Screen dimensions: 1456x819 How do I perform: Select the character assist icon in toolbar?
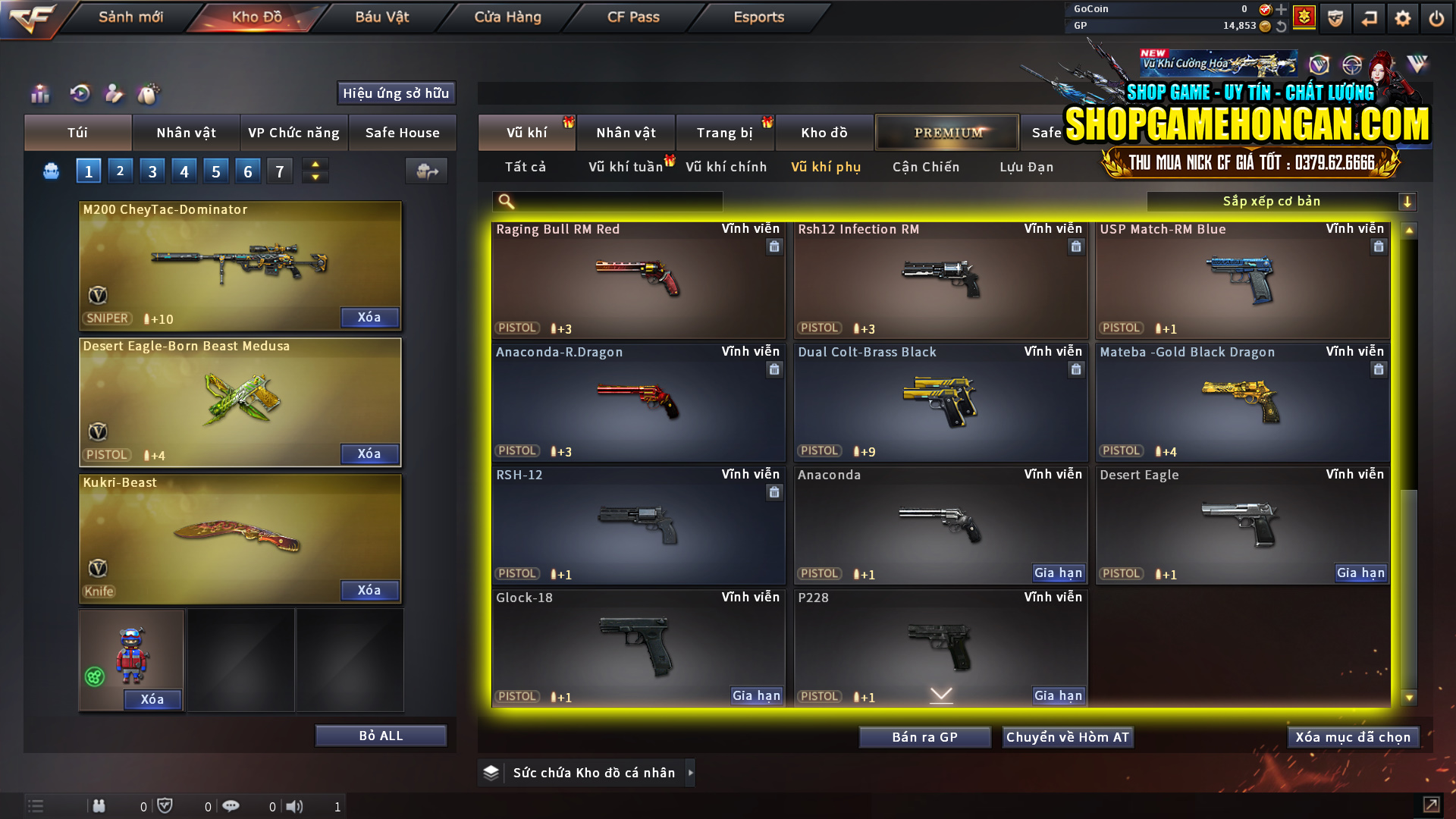[x=115, y=93]
